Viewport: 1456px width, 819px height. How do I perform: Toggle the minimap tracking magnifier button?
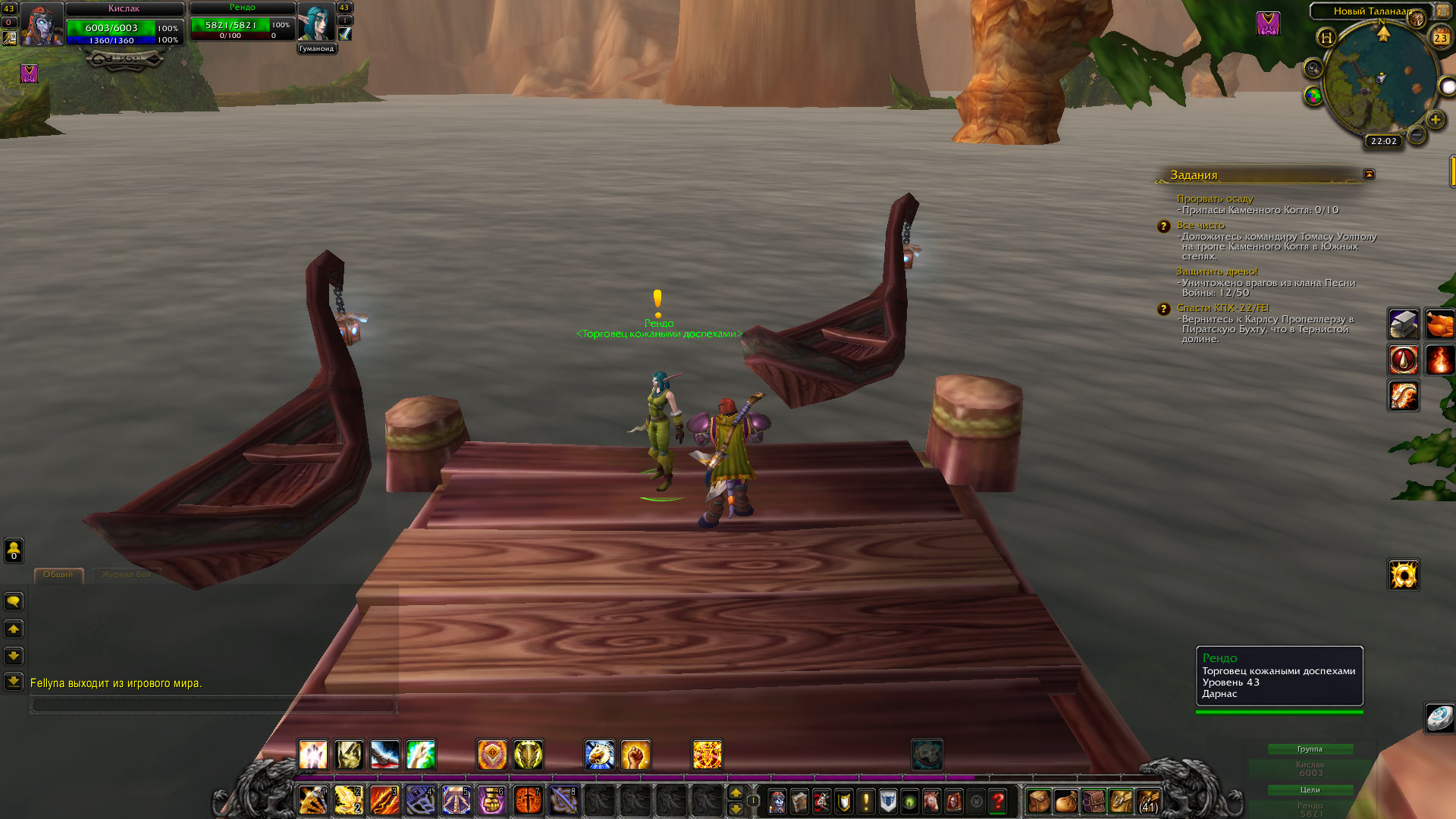(x=1313, y=69)
